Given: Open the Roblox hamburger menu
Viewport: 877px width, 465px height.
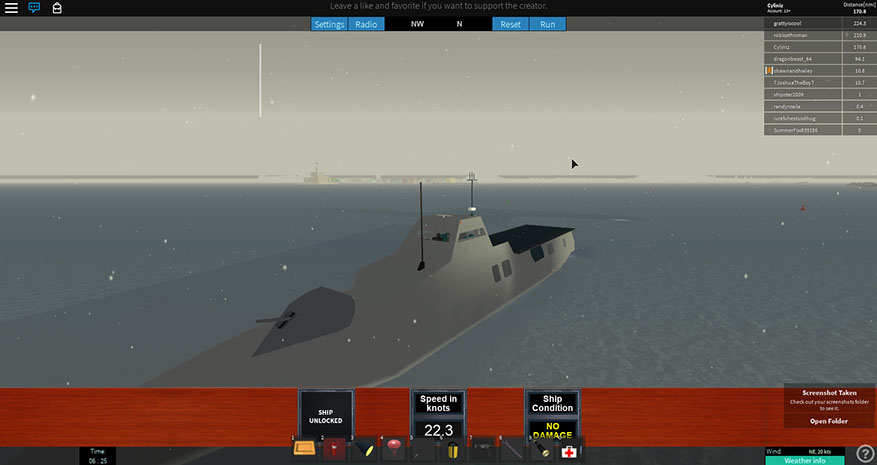Looking at the screenshot, I should 11,8.
